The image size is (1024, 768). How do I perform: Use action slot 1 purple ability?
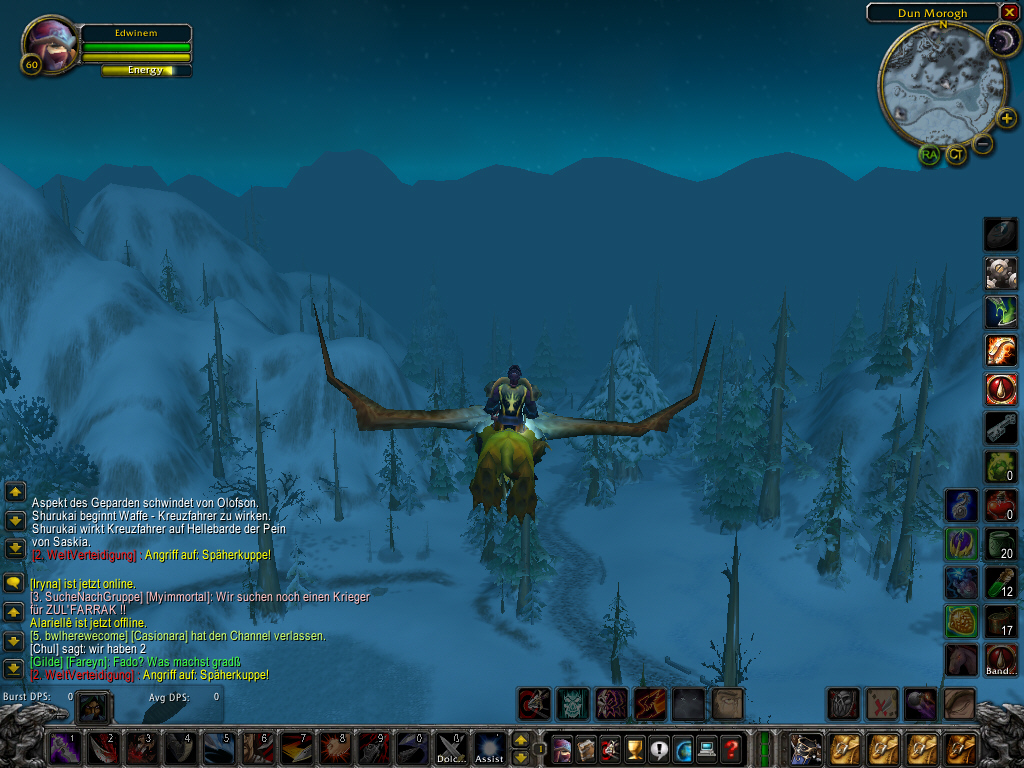[x=65, y=748]
